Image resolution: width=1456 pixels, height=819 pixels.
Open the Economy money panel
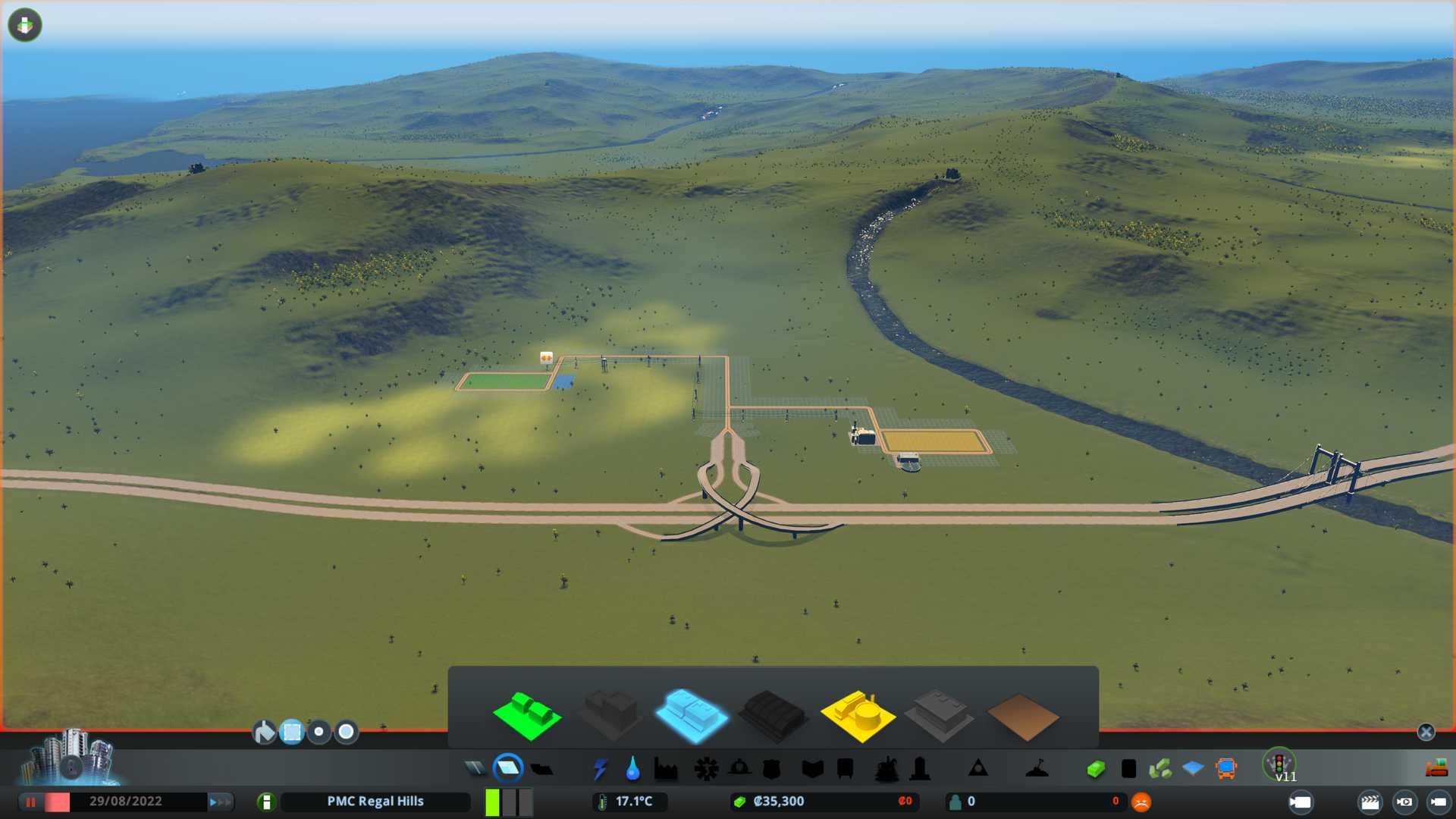coord(1096,769)
